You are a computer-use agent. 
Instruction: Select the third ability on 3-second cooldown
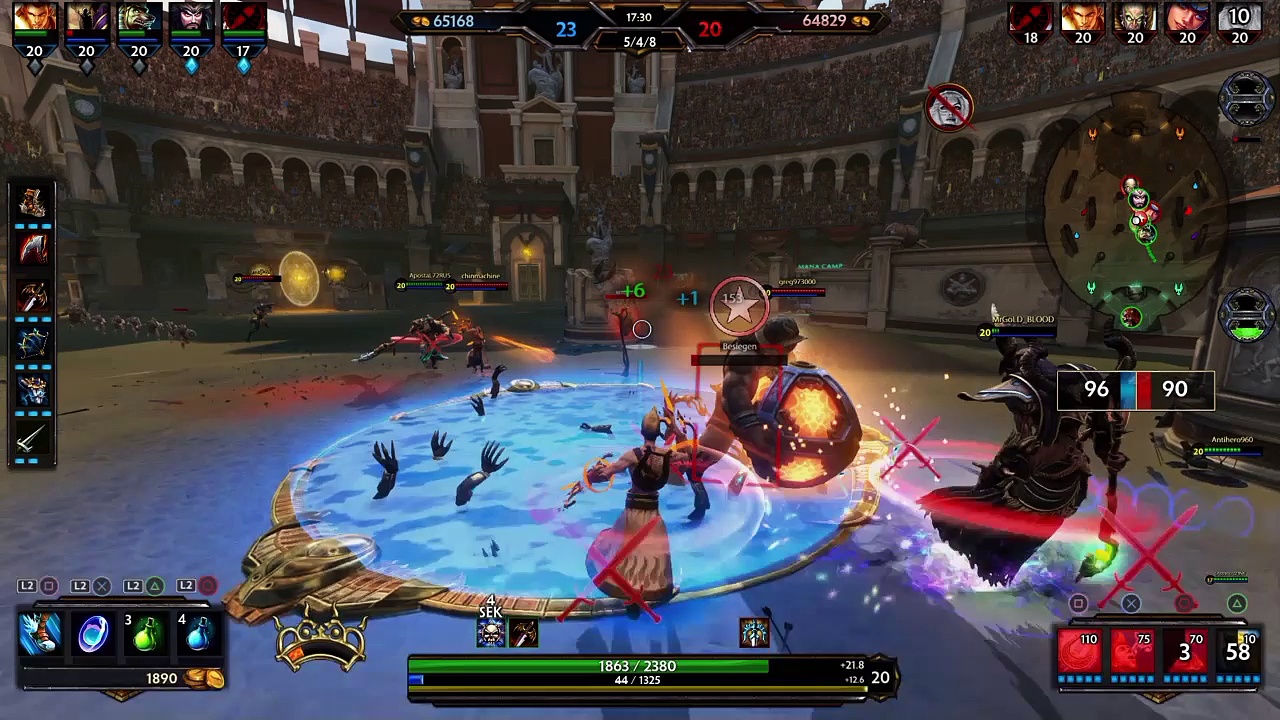(1184, 652)
